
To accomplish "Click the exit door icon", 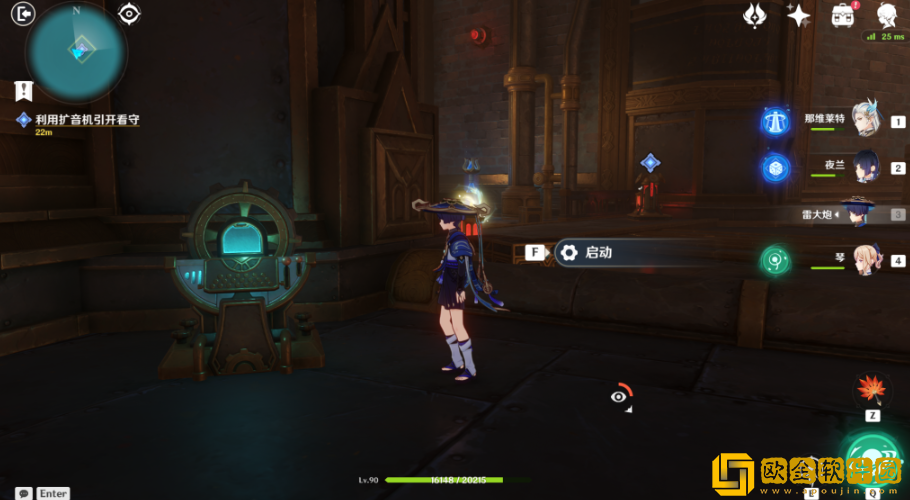I will (22, 13).
